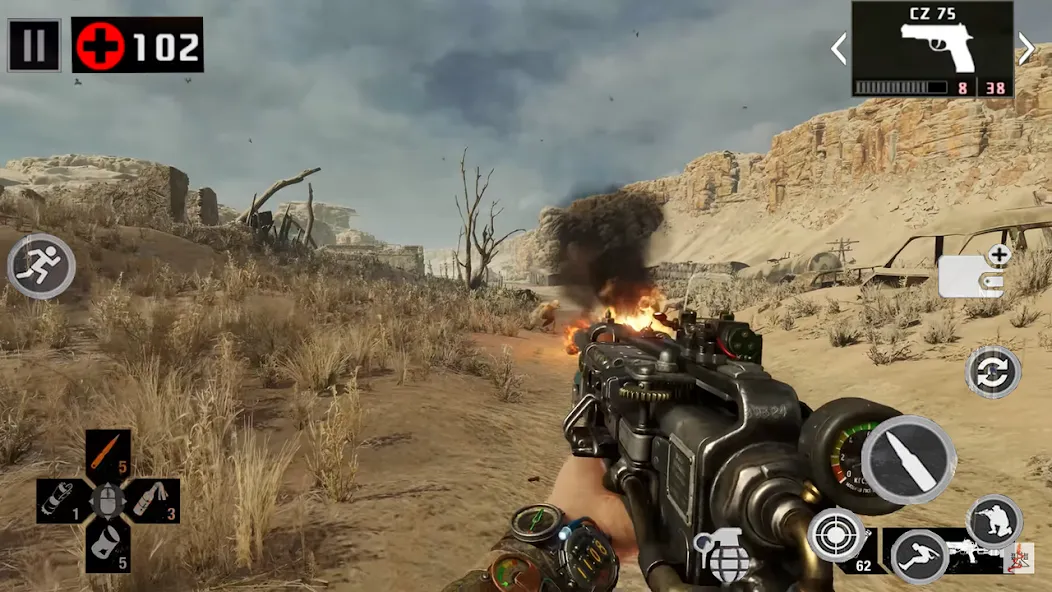Screen dimensions: 1052x592
Task: Switch to the next weapon with right arrow
Action: pyautogui.click(x=1026, y=48)
